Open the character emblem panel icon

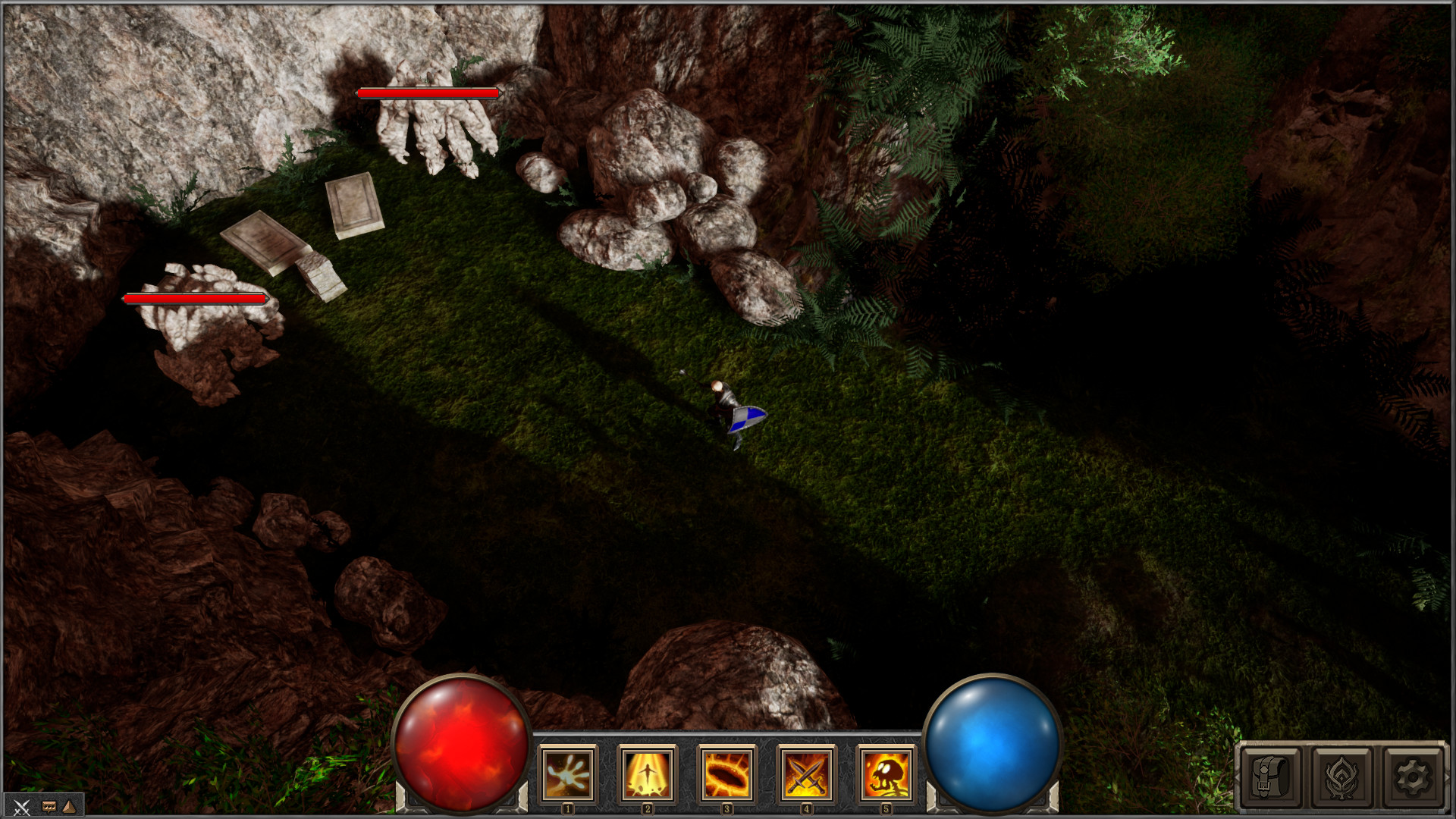pyautogui.click(x=1341, y=777)
